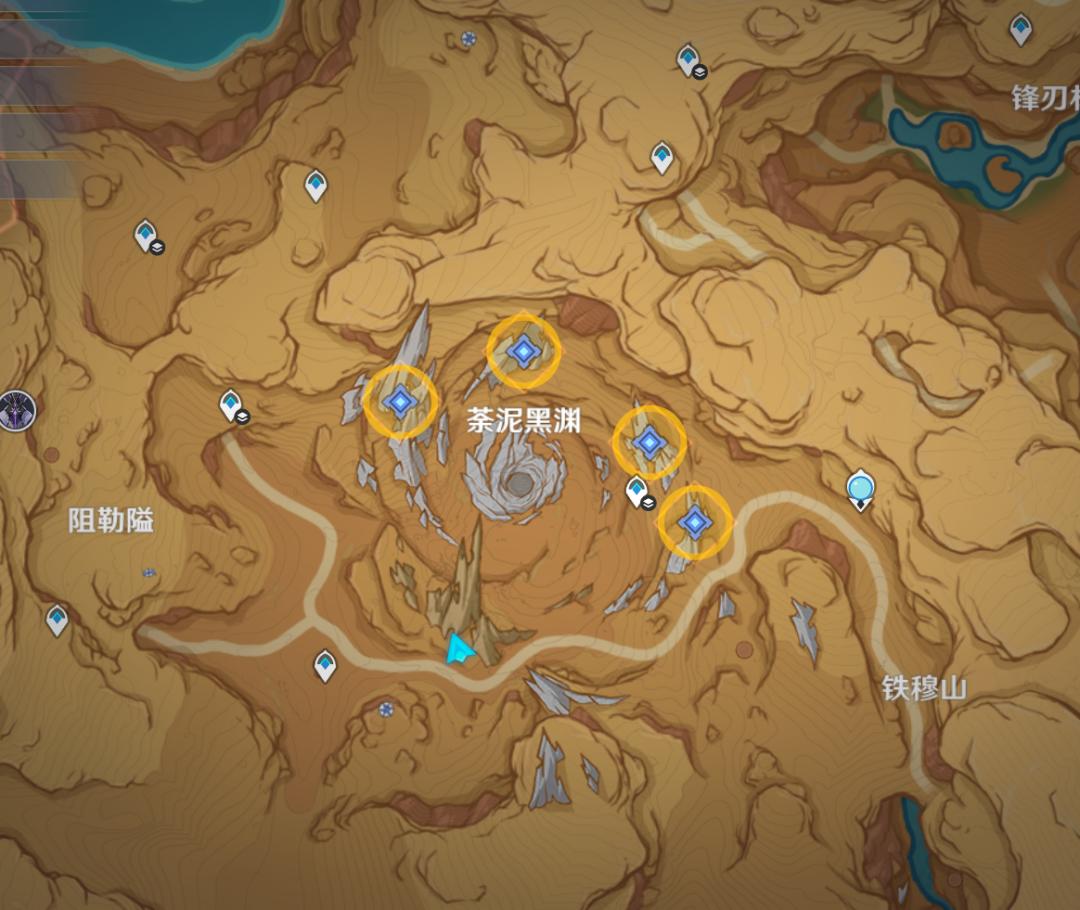This screenshot has width=1080, height=910.
Task: Click the light-blue orb map marker
Action: click(x=860, y=489)
